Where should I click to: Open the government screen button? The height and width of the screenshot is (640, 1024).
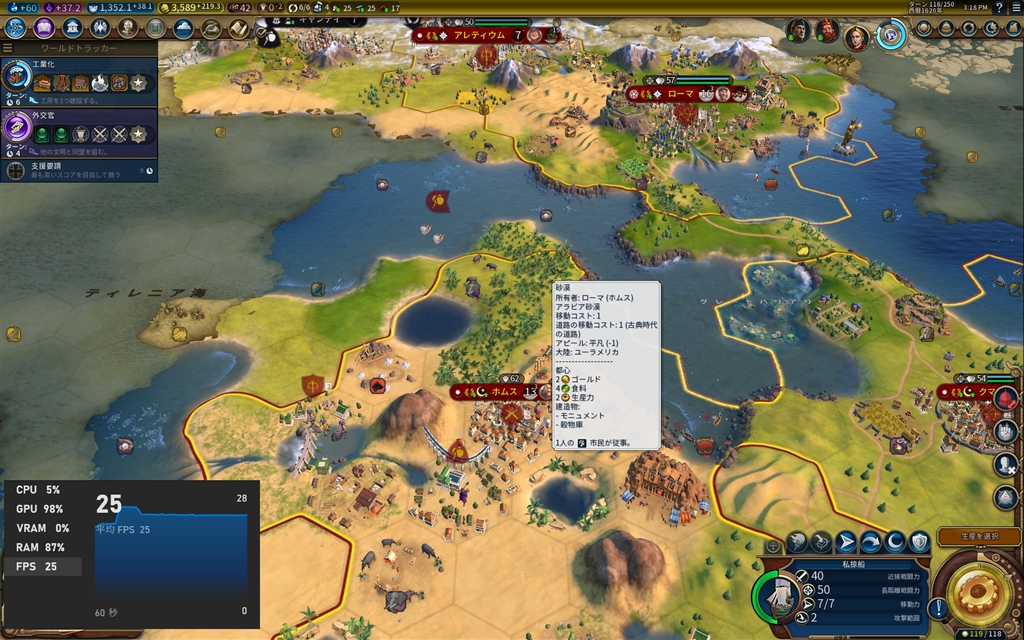(x=71, y=28)
